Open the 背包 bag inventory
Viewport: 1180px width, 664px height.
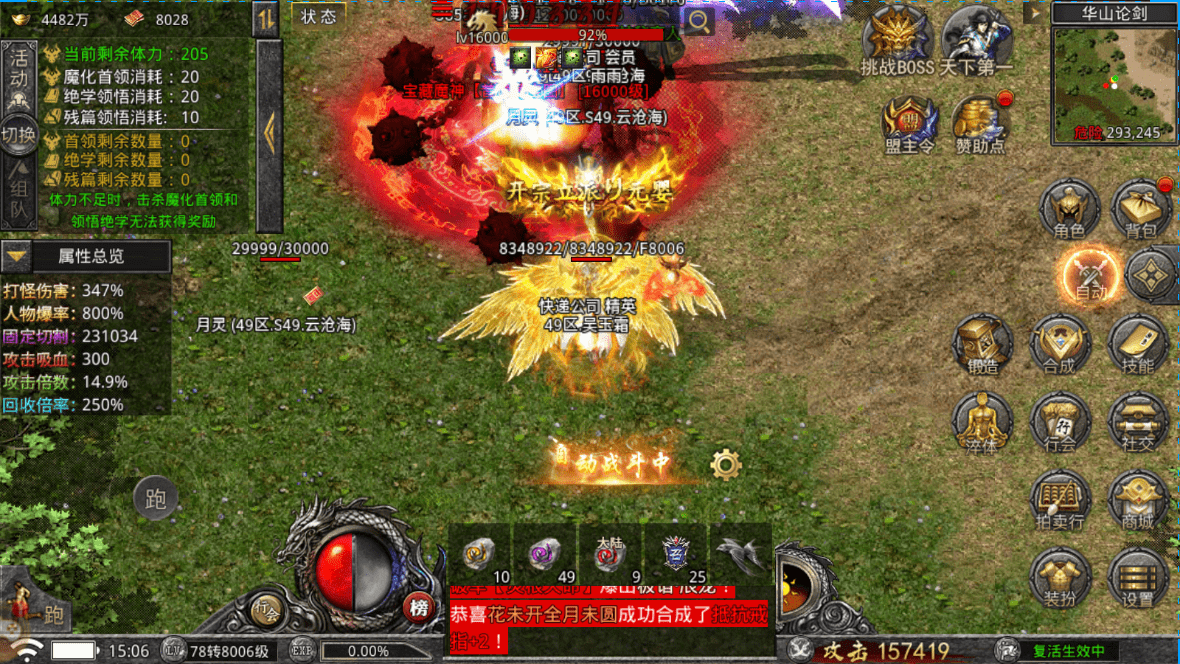1140,210
